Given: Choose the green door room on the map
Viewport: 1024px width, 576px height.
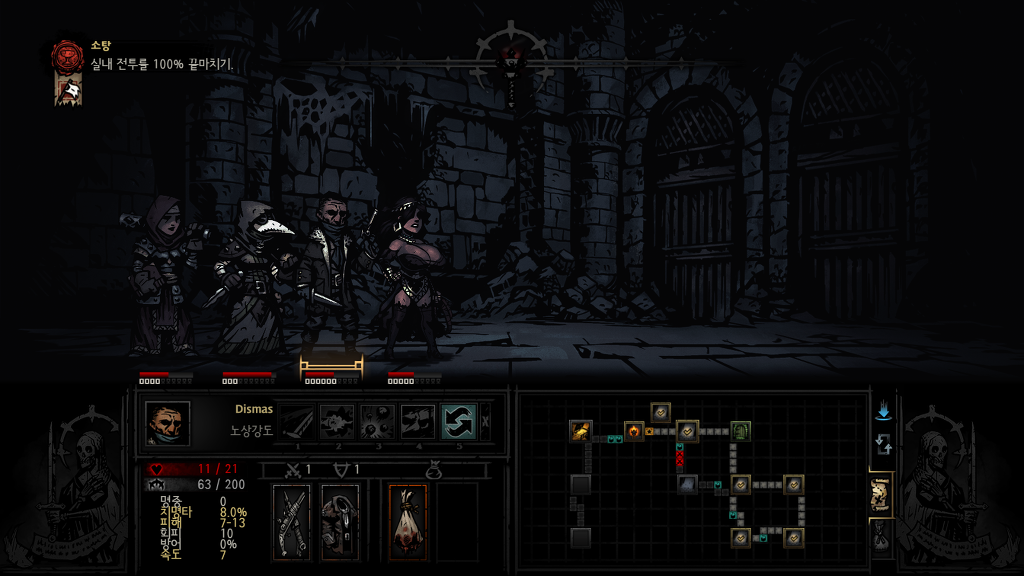Looking at the screenshot, I should [740, 431].
